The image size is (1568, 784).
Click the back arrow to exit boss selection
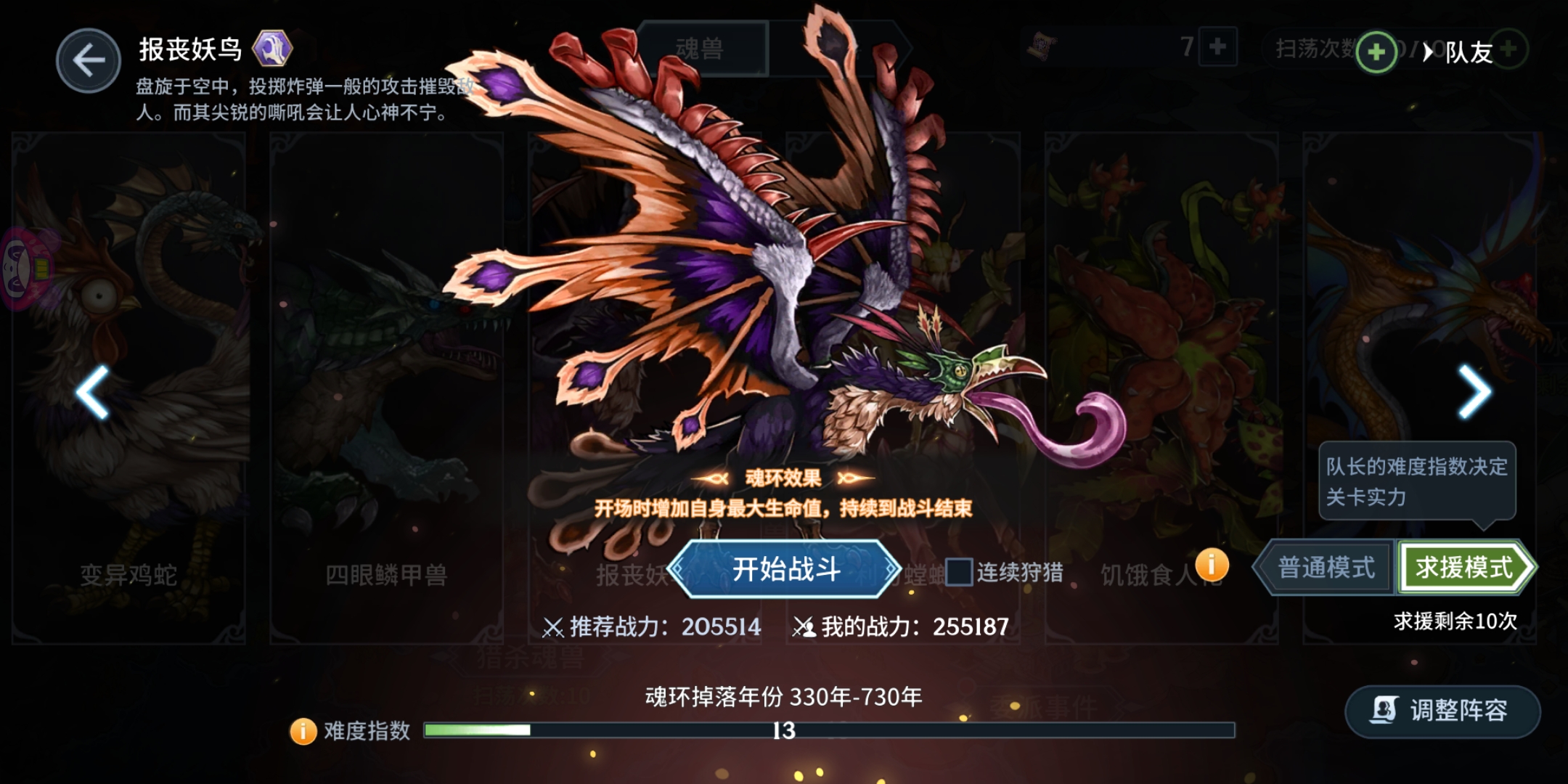(x=89, y=60)
